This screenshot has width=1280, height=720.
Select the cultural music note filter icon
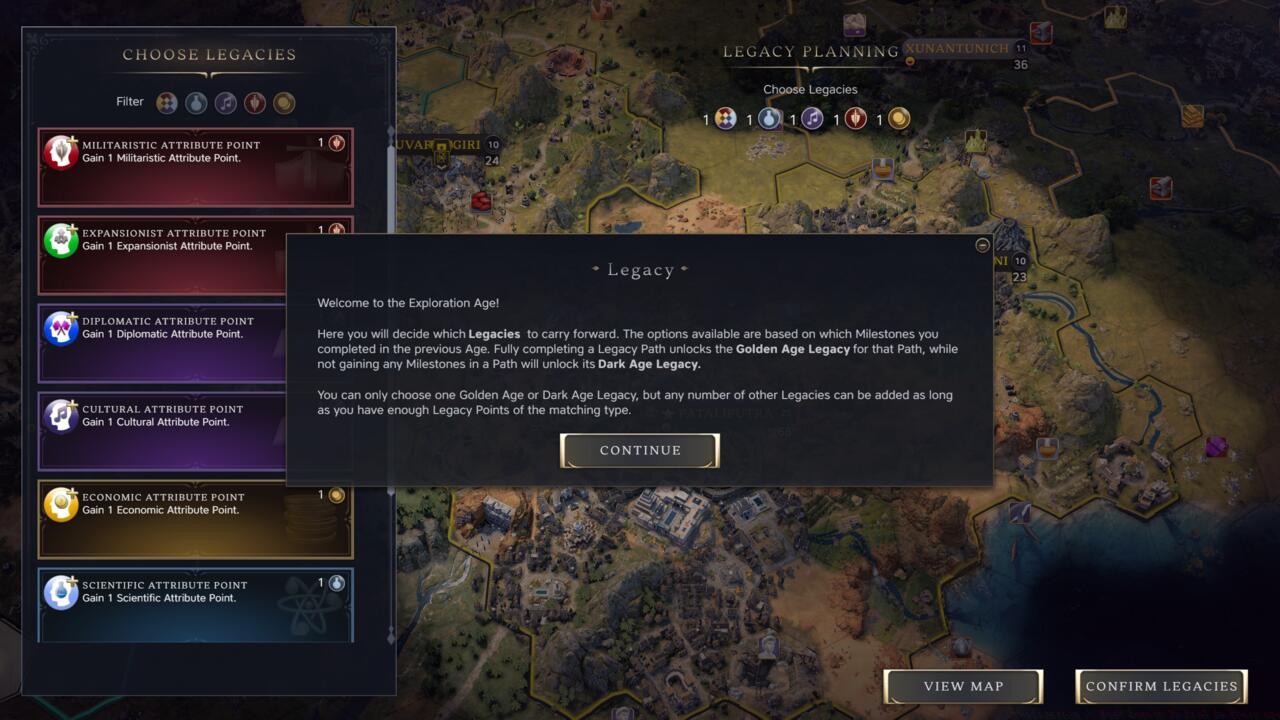(225, 101)
